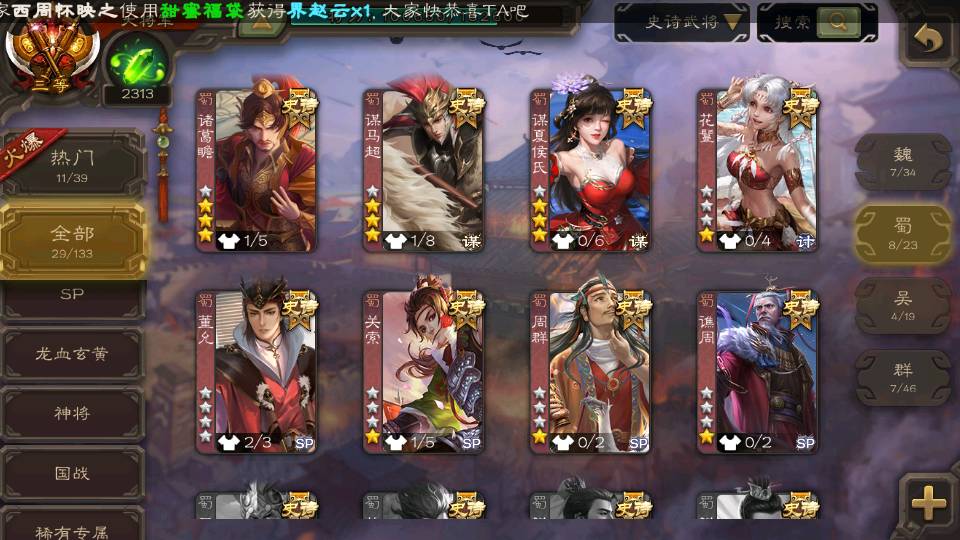Image resolution: width=960 pixels, height=540 pixels.
Task: Choose the 龙血玄黄 category
Action: point(72,353)
